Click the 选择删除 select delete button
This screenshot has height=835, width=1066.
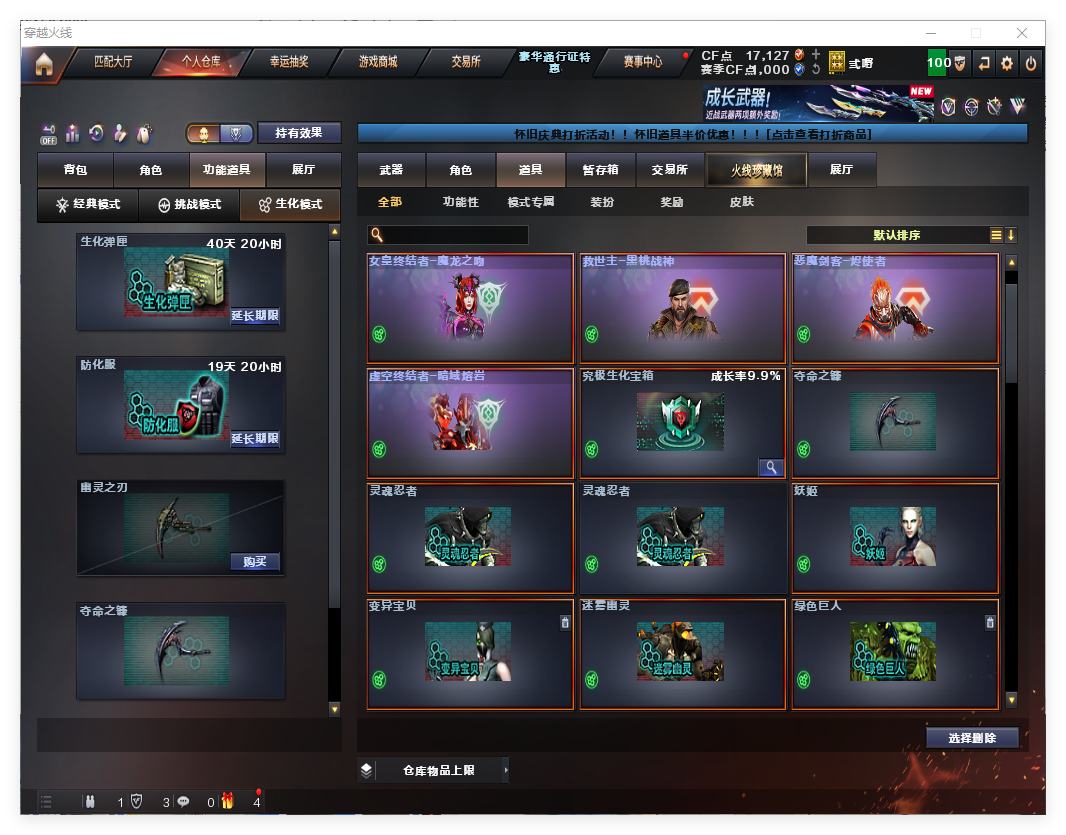point(971,738)
